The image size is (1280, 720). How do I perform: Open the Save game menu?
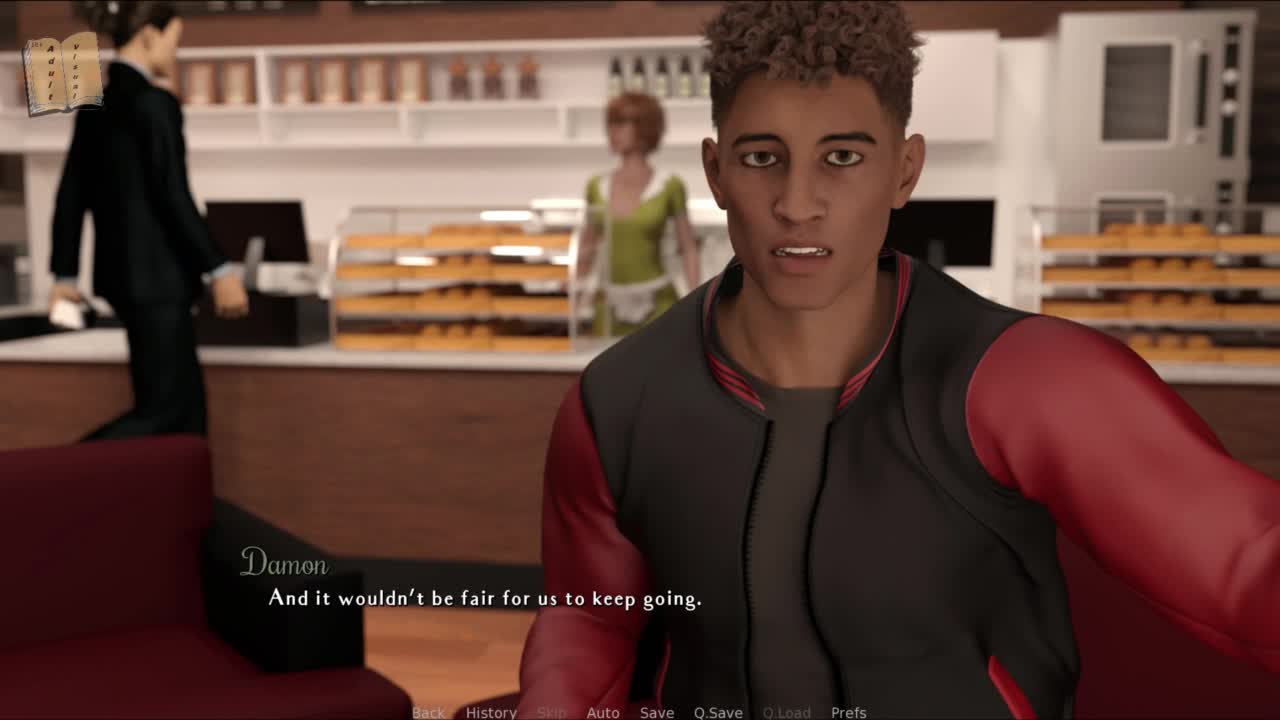pyautogui.click(x=657, y=712)
